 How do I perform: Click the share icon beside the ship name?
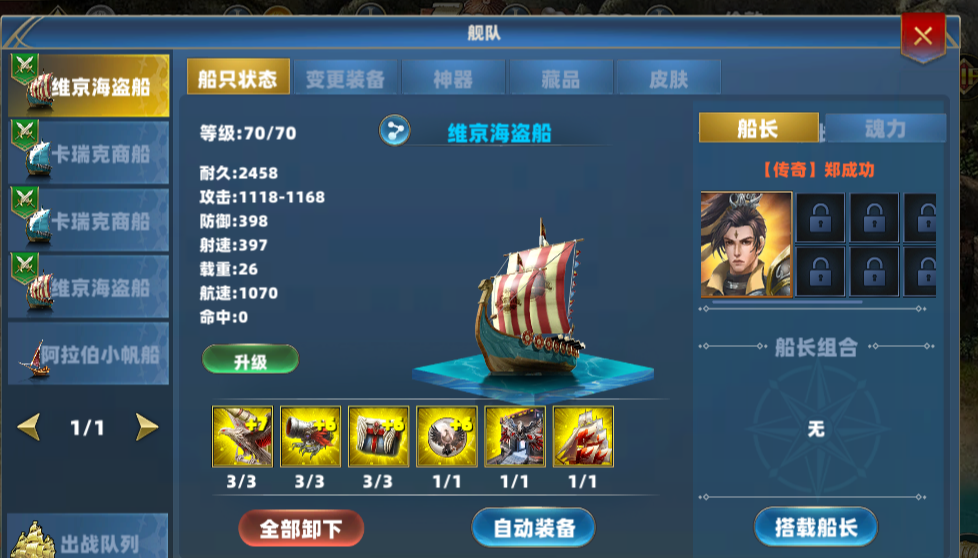394,131
